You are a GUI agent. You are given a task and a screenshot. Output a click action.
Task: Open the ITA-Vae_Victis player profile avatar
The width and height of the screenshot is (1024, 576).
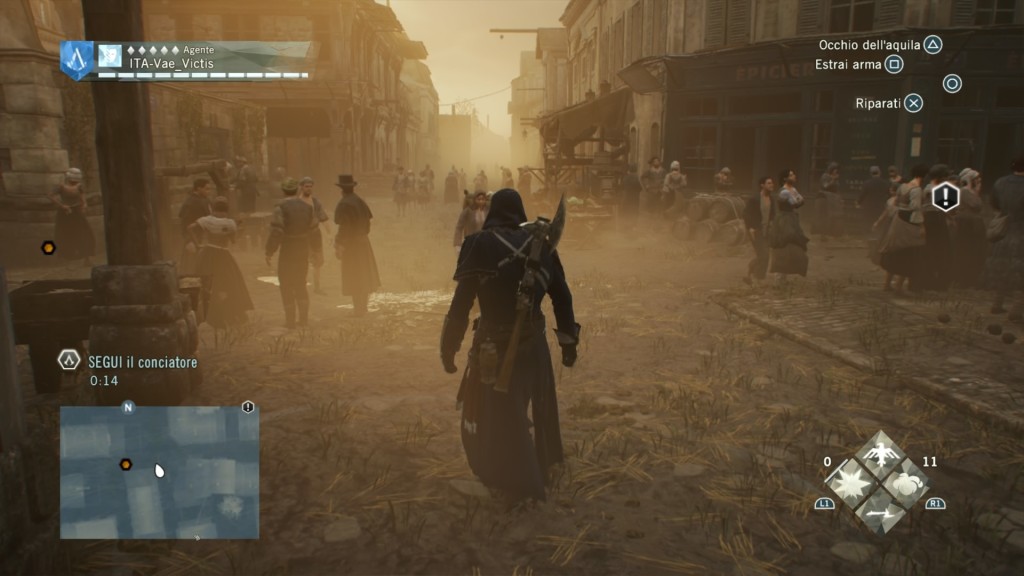point(109,57)
